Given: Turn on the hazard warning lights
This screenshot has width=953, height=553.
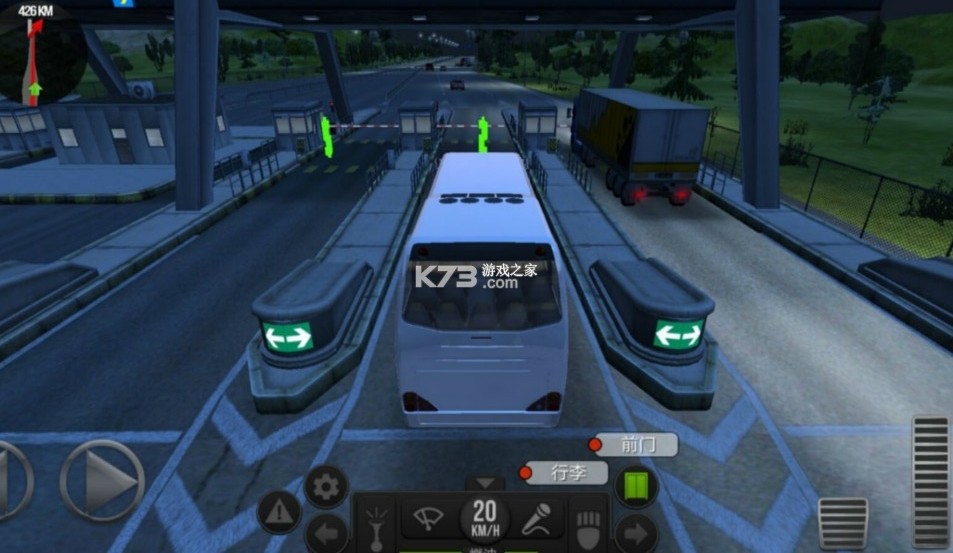Looking at the screenshot, I should coord(279,513).
